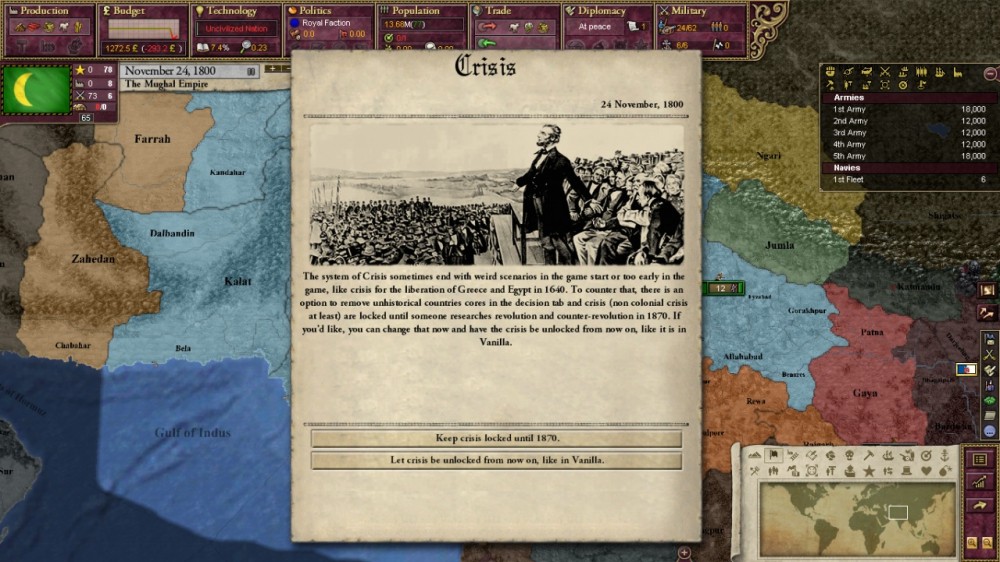Open the Trade tab

pyautogui.click(x=514, y=11)
